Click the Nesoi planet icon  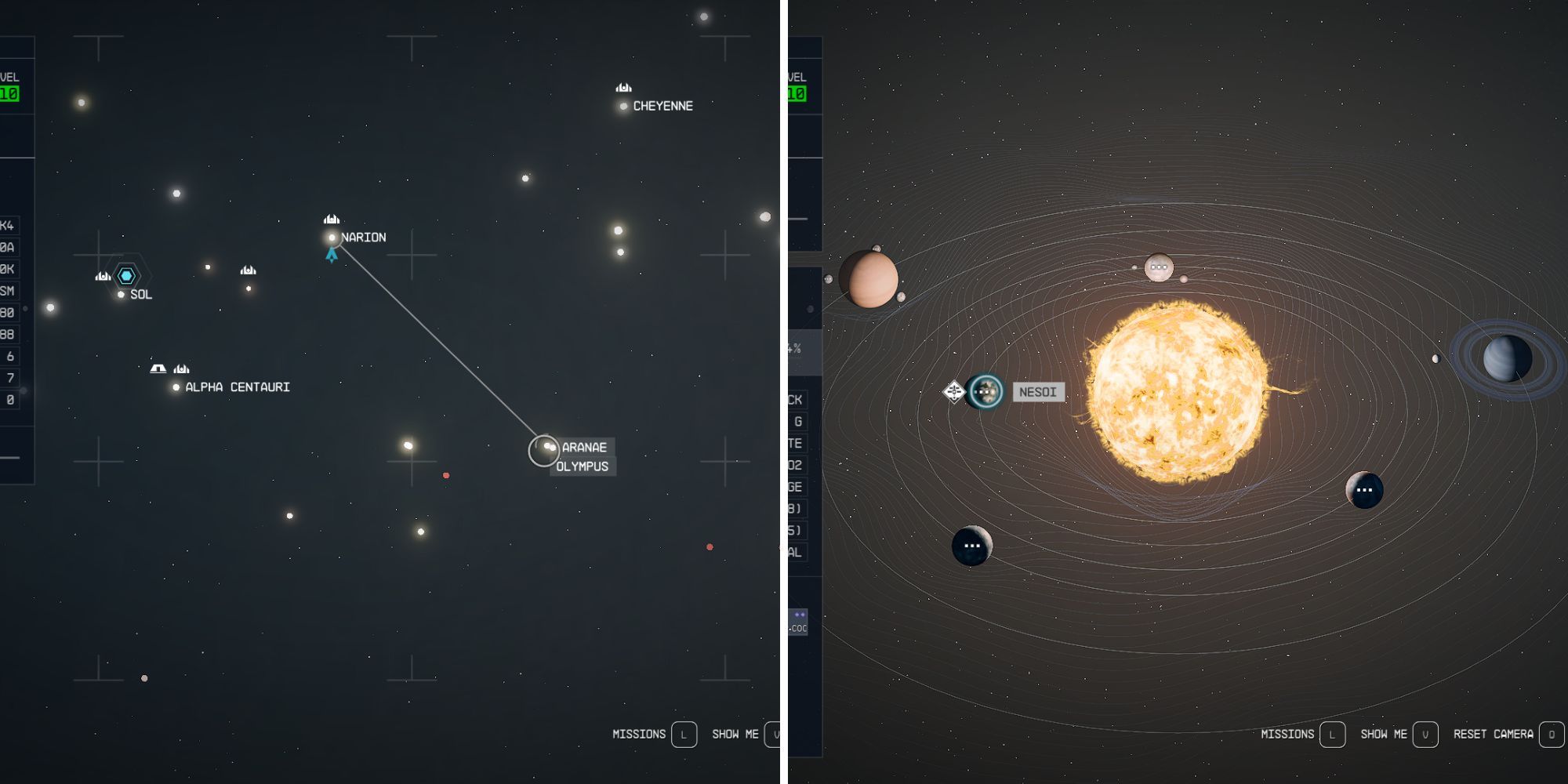[986, 390]
